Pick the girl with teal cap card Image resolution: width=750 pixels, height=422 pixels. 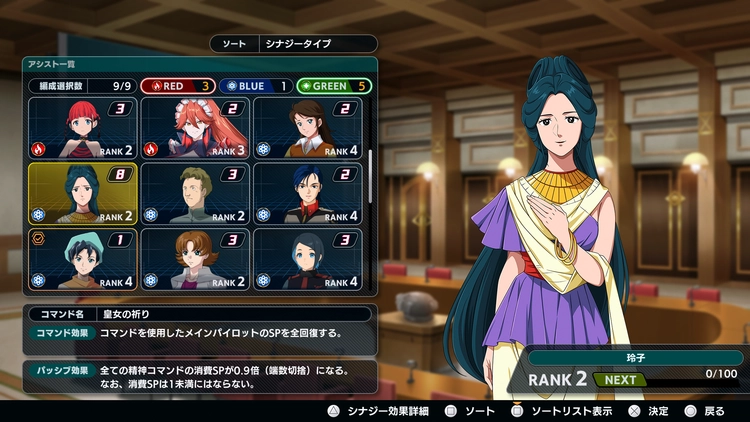[x=83, y=259]
